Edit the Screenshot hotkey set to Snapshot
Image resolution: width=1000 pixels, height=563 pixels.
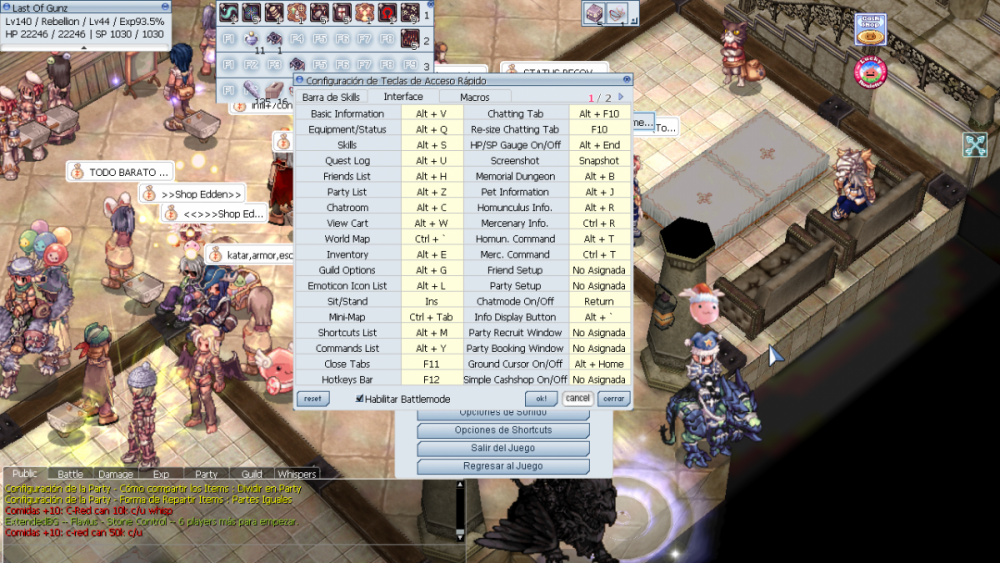(598, 161)
